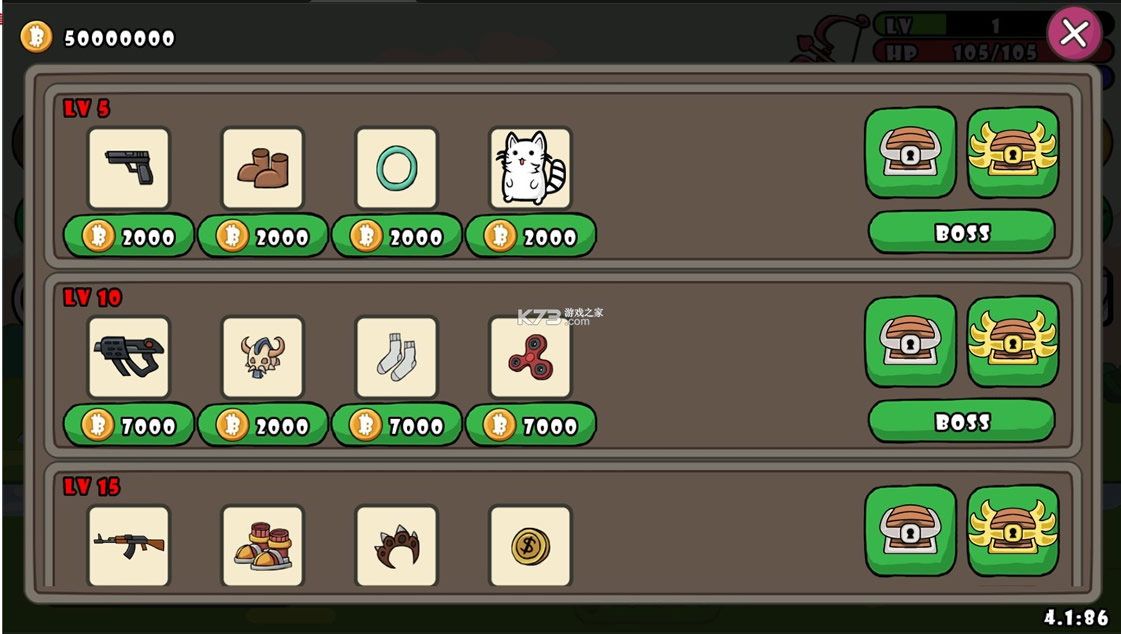This screenshot has height=634, width=1121.
Task: Choose the gold dollar coin item
Action: (x=530, y=545)
